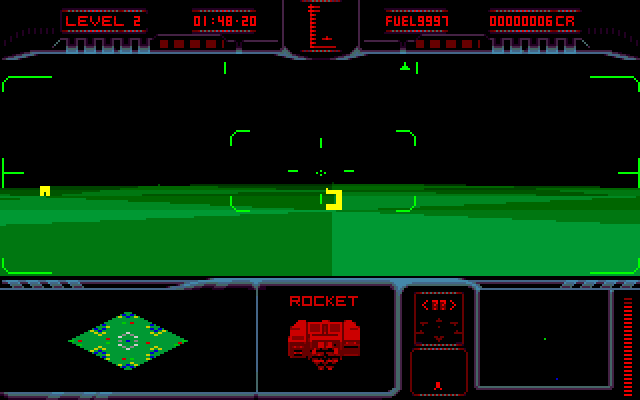Click the target identifier panel showing question marks
Viewport: 640px width, 400px height.
438,318
